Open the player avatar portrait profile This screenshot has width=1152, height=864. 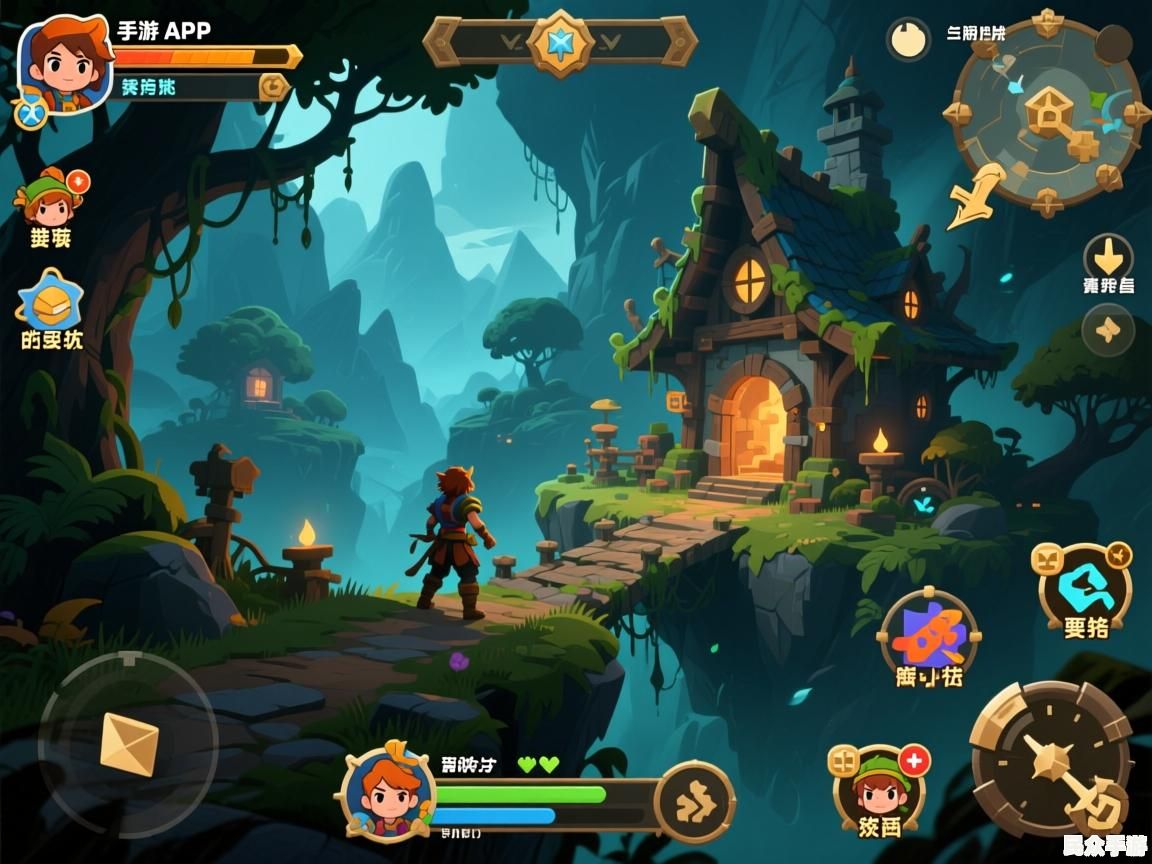(x=63, y=63)
